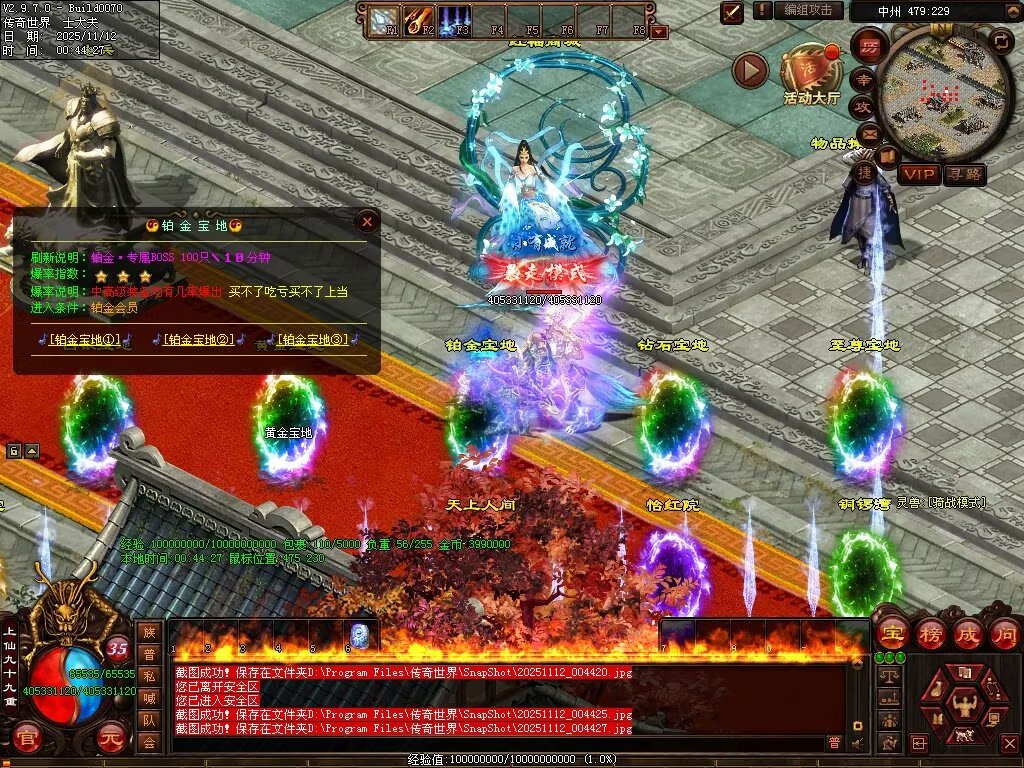Toggle the 编组攻击 group attack button
Viewport: 1024px width, 768px height.
pos(807,10)
